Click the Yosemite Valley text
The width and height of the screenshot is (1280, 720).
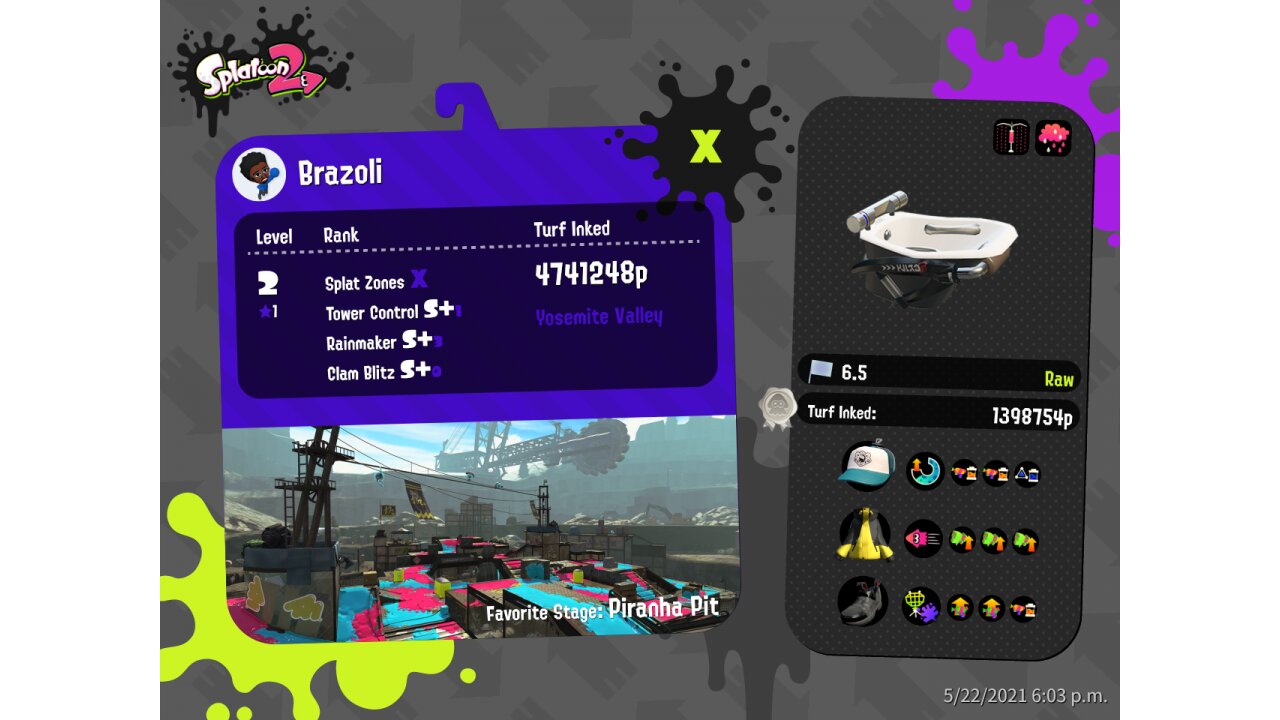(599, 317)
